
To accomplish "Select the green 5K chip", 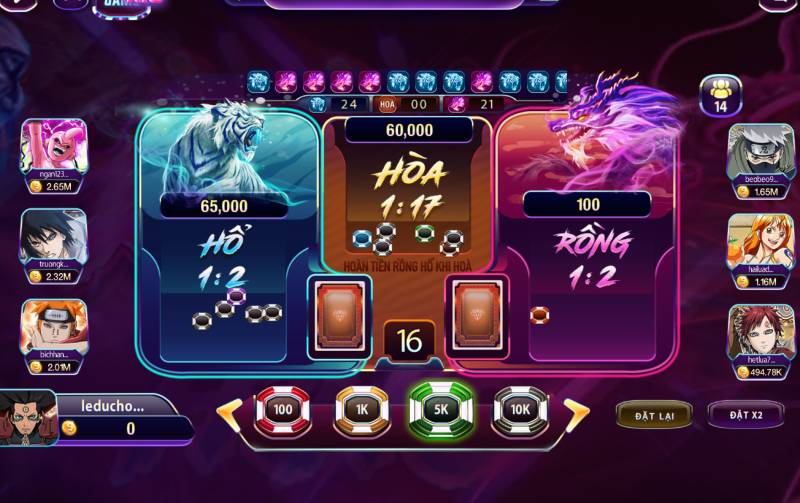I will click(x=440, y=409).
